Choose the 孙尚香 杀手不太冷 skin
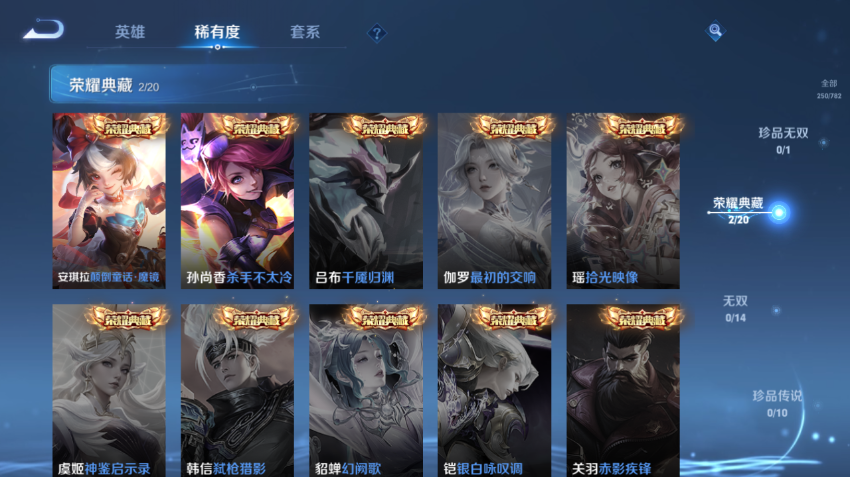Viewport: 850px width, 477px height. coord(237,200)
